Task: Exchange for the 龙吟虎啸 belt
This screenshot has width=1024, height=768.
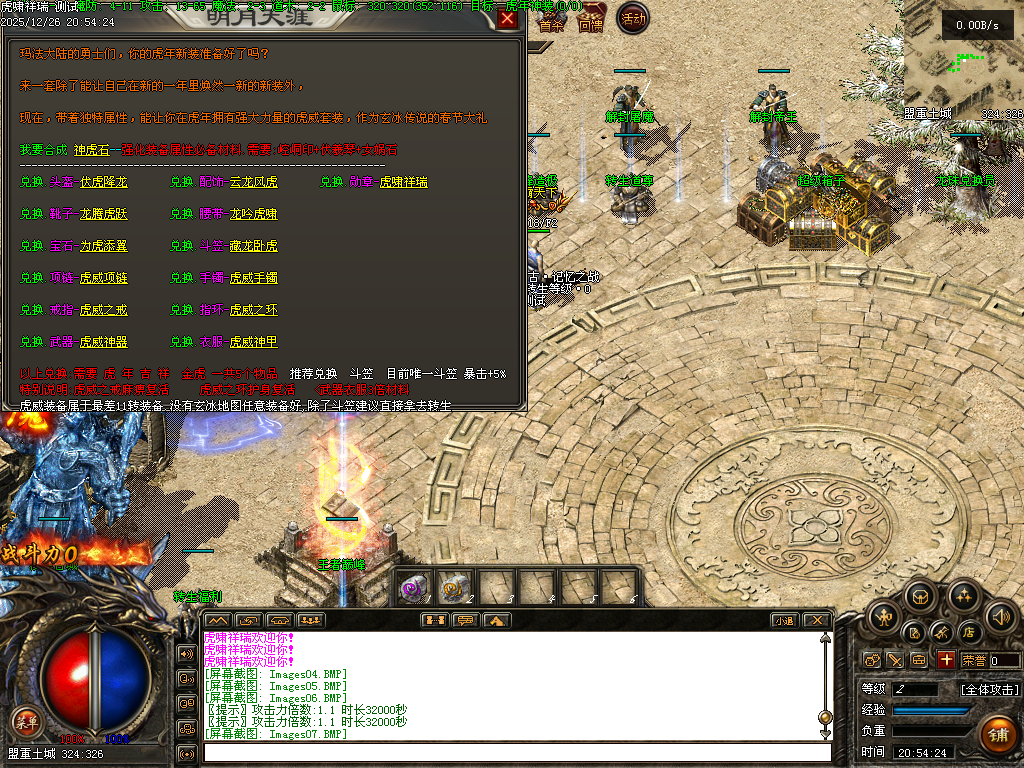Action: tap(253, 214)
